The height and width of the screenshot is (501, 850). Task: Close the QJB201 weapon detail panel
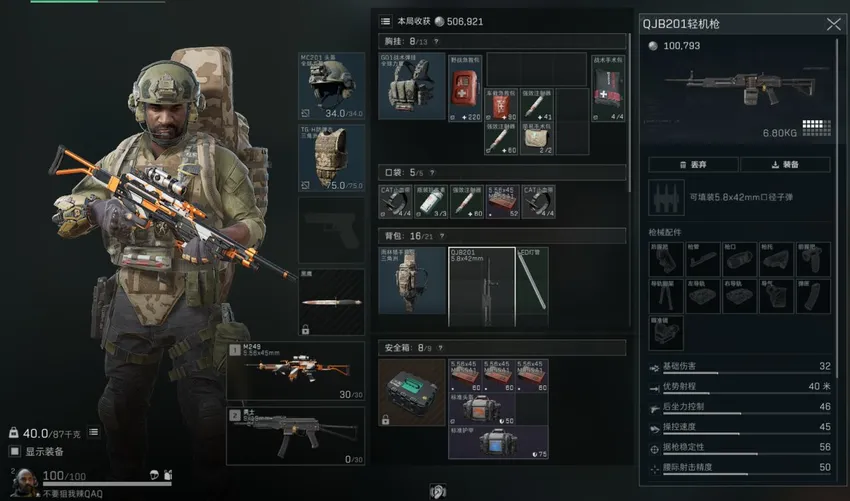point(833,24)
